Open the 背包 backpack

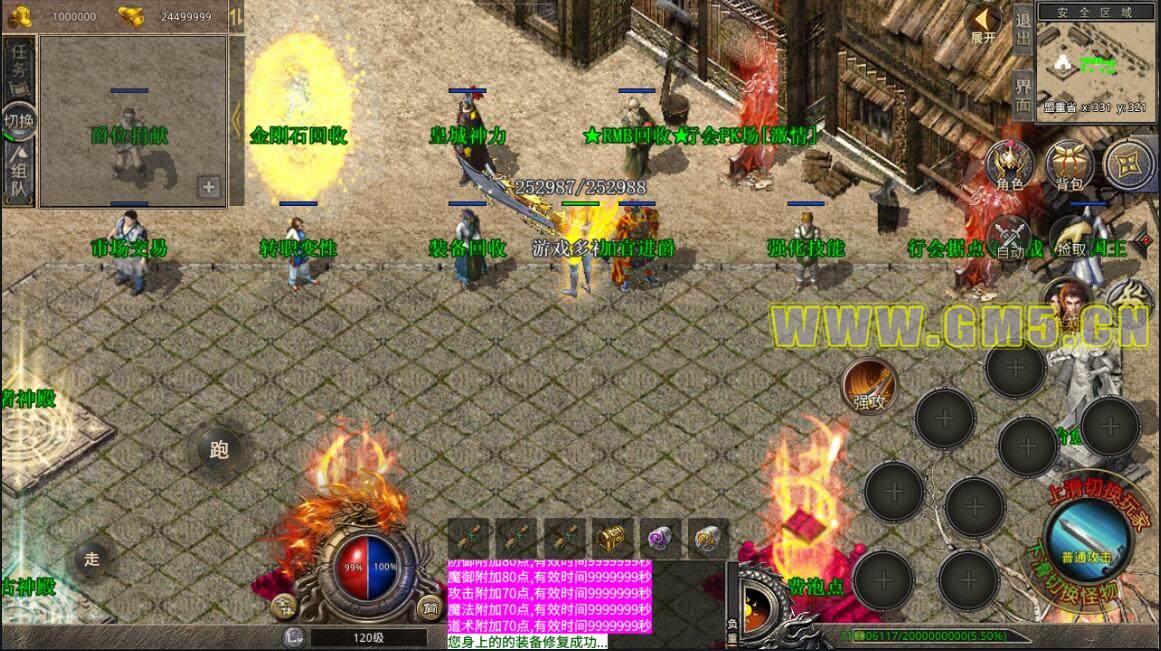click(1069, 166)
